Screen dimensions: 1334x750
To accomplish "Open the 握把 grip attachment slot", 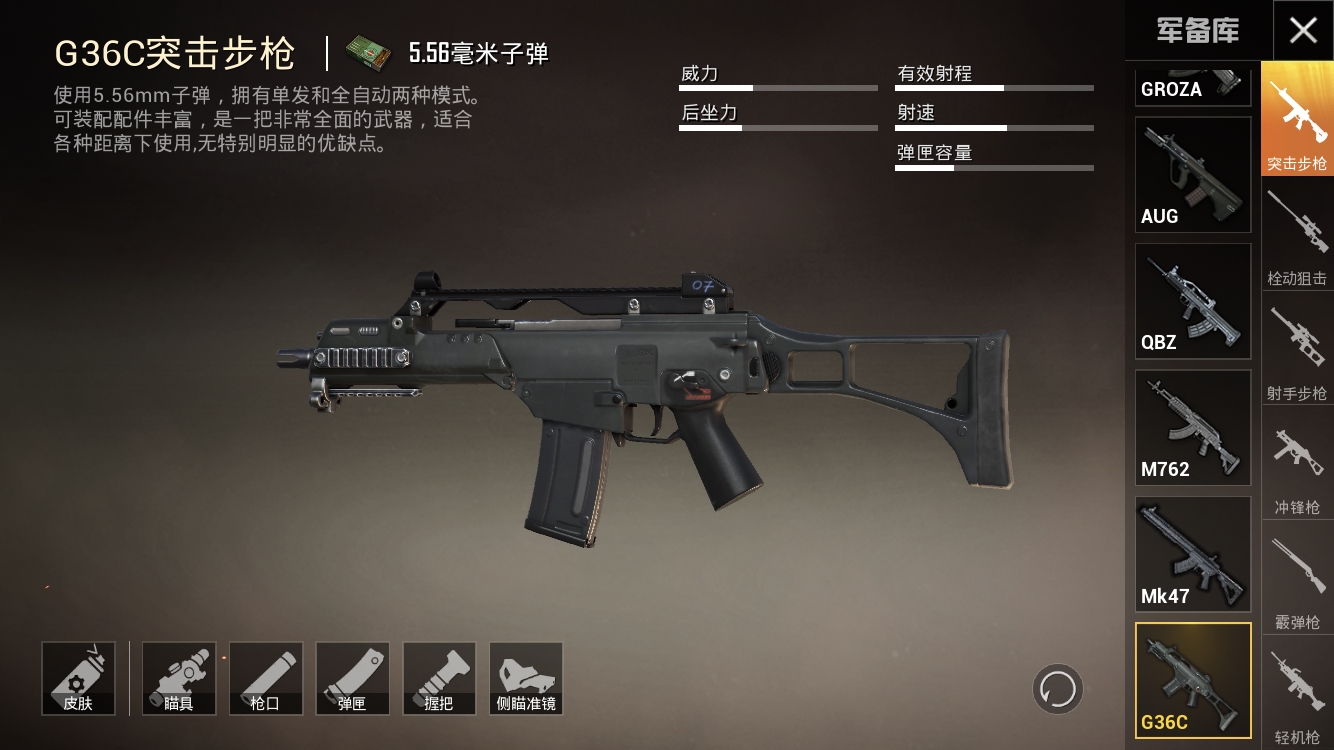I will point(439,678).
